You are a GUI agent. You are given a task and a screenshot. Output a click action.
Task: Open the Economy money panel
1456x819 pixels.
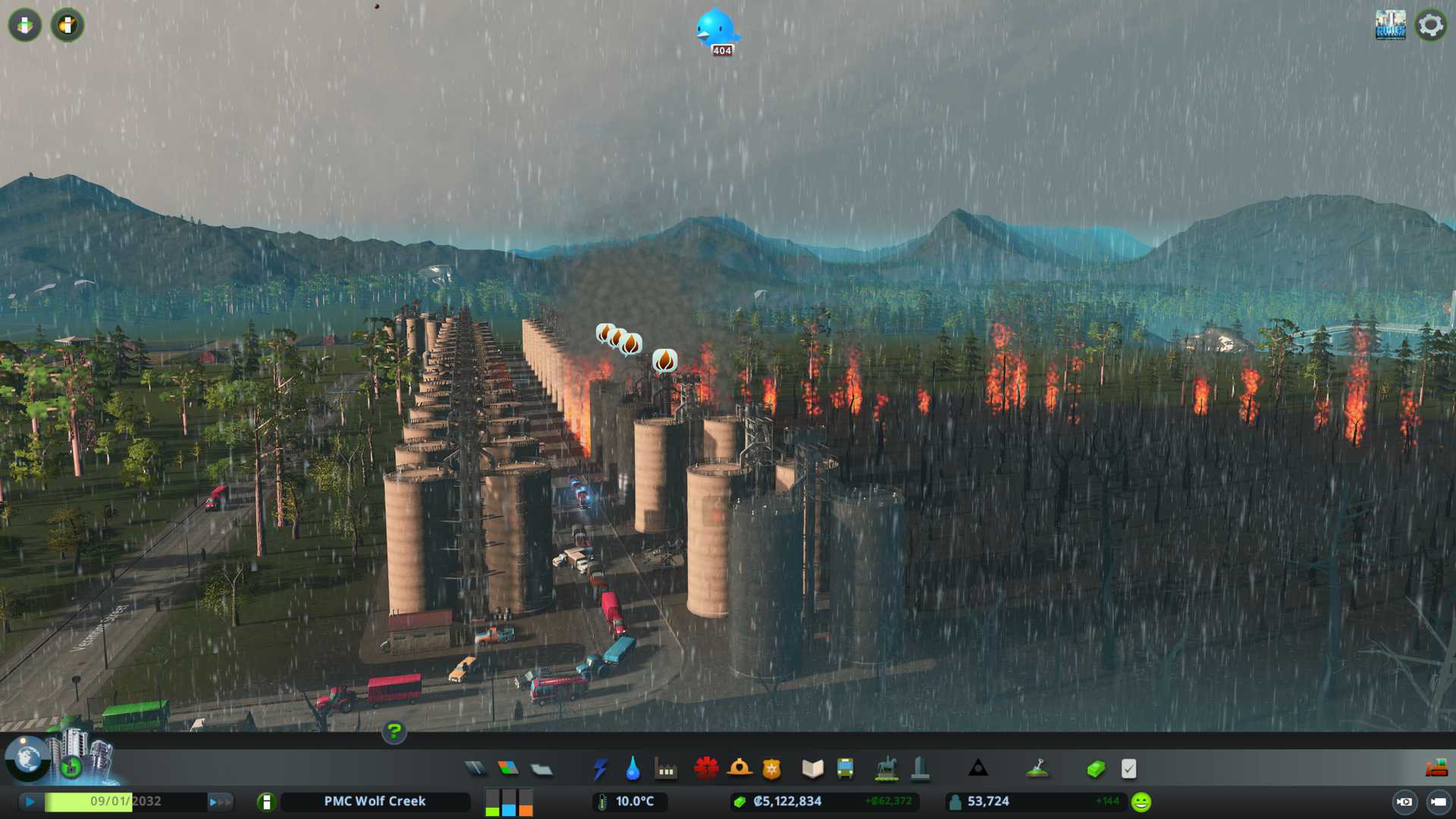click(1095, 769)
